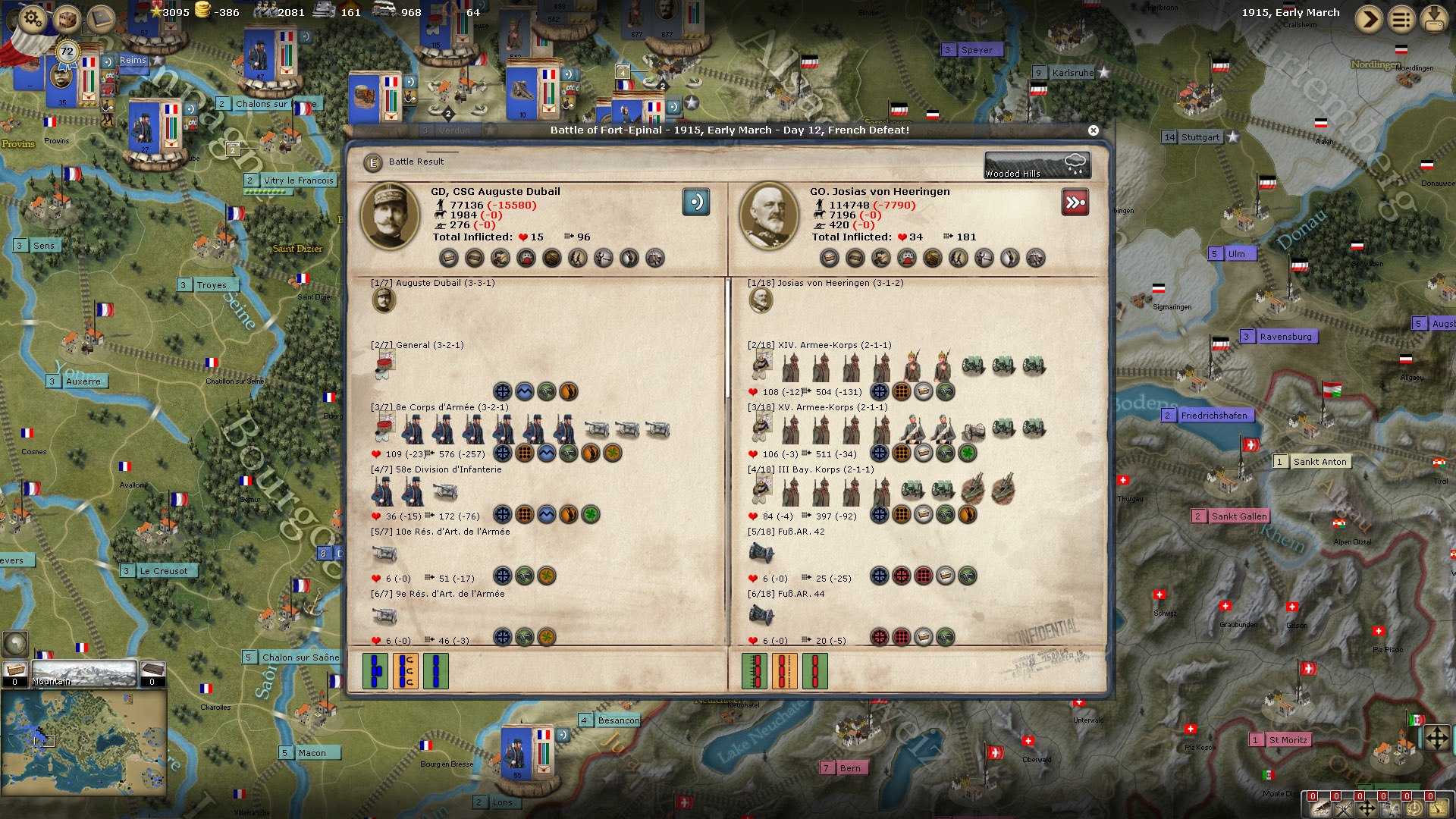Close the Battle of Fort-Epinal result window
Viewport: 1456px width, 819px height.
coord(1093,130)
